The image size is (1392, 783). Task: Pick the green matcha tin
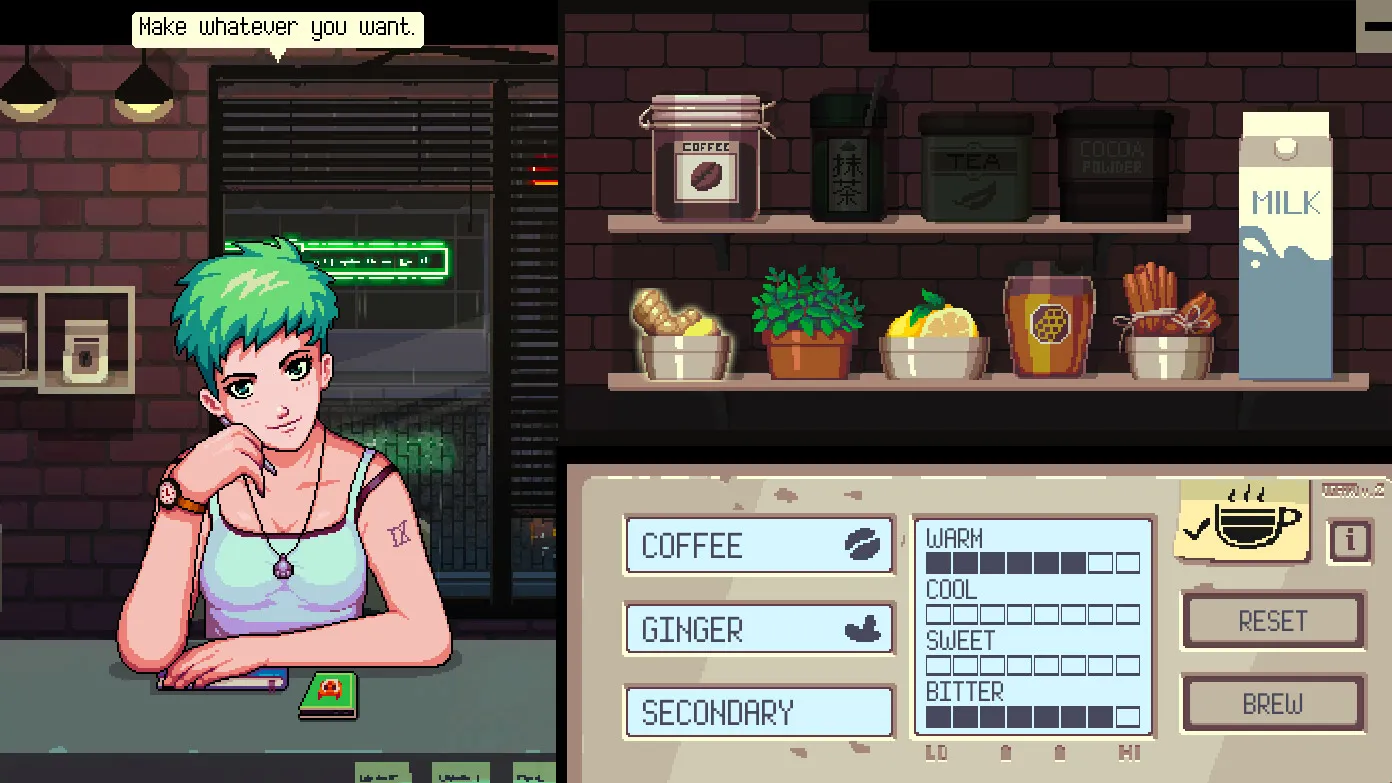click(x=847, y=159)
